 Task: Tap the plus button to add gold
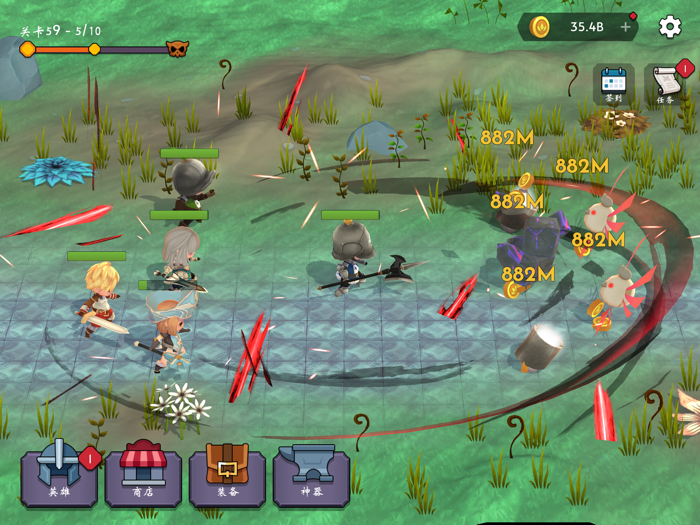[626, 27]
